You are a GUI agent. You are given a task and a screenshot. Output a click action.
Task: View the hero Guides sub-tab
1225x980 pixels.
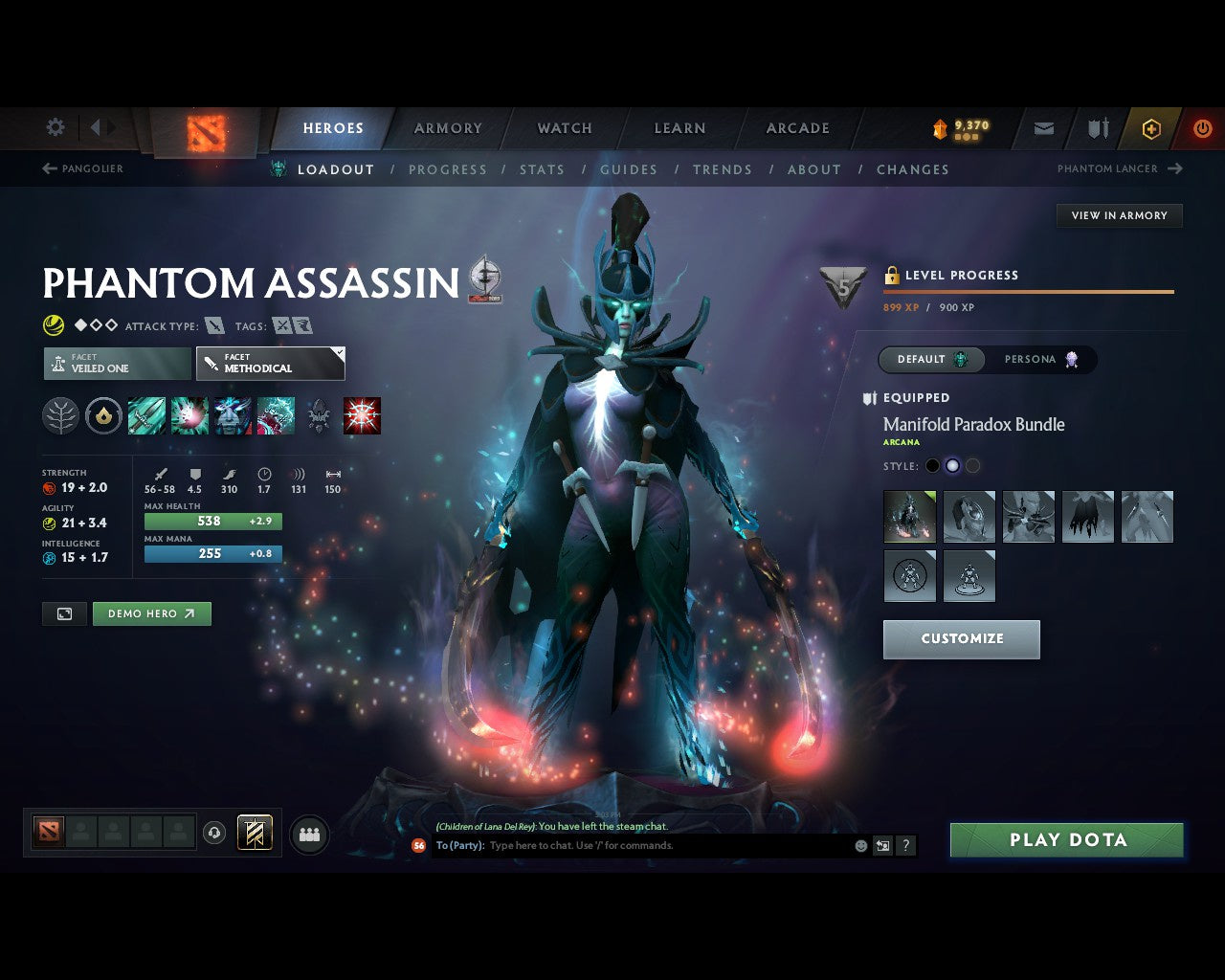point(629,169)
